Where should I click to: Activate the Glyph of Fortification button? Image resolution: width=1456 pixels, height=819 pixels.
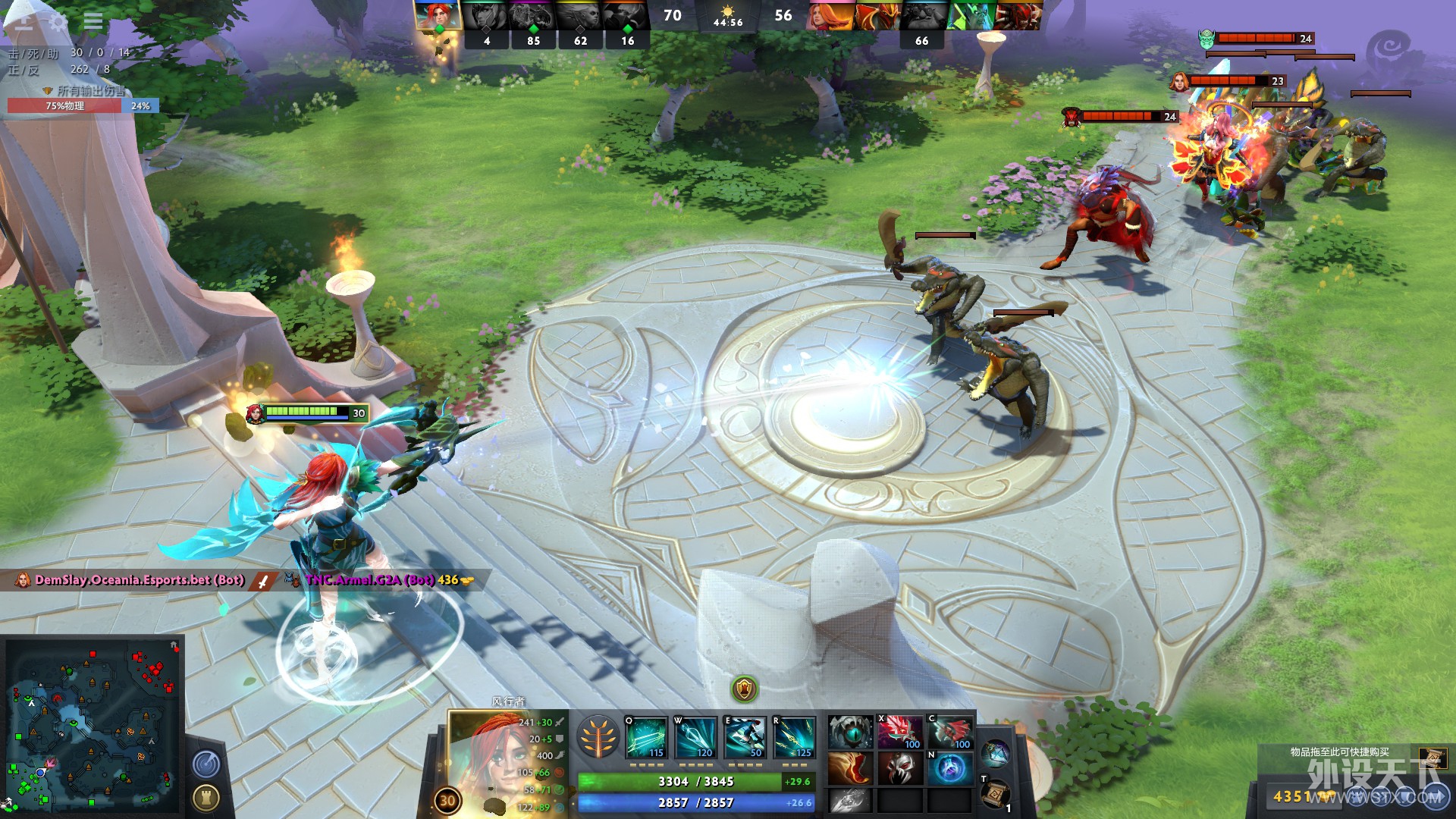click(x=206, y=797)
